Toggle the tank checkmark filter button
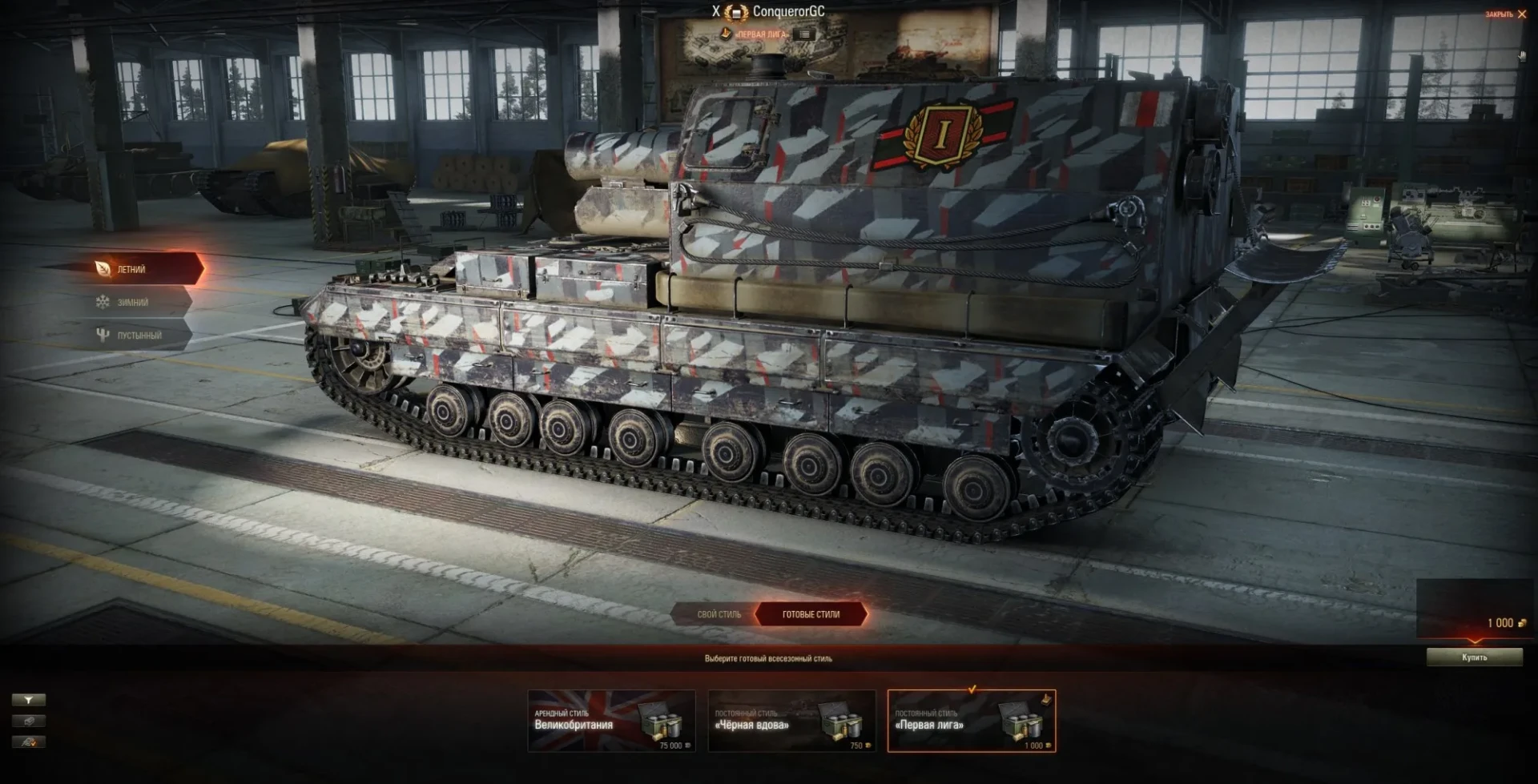Viewport: 1538px width, 784px height. [28, 742]
